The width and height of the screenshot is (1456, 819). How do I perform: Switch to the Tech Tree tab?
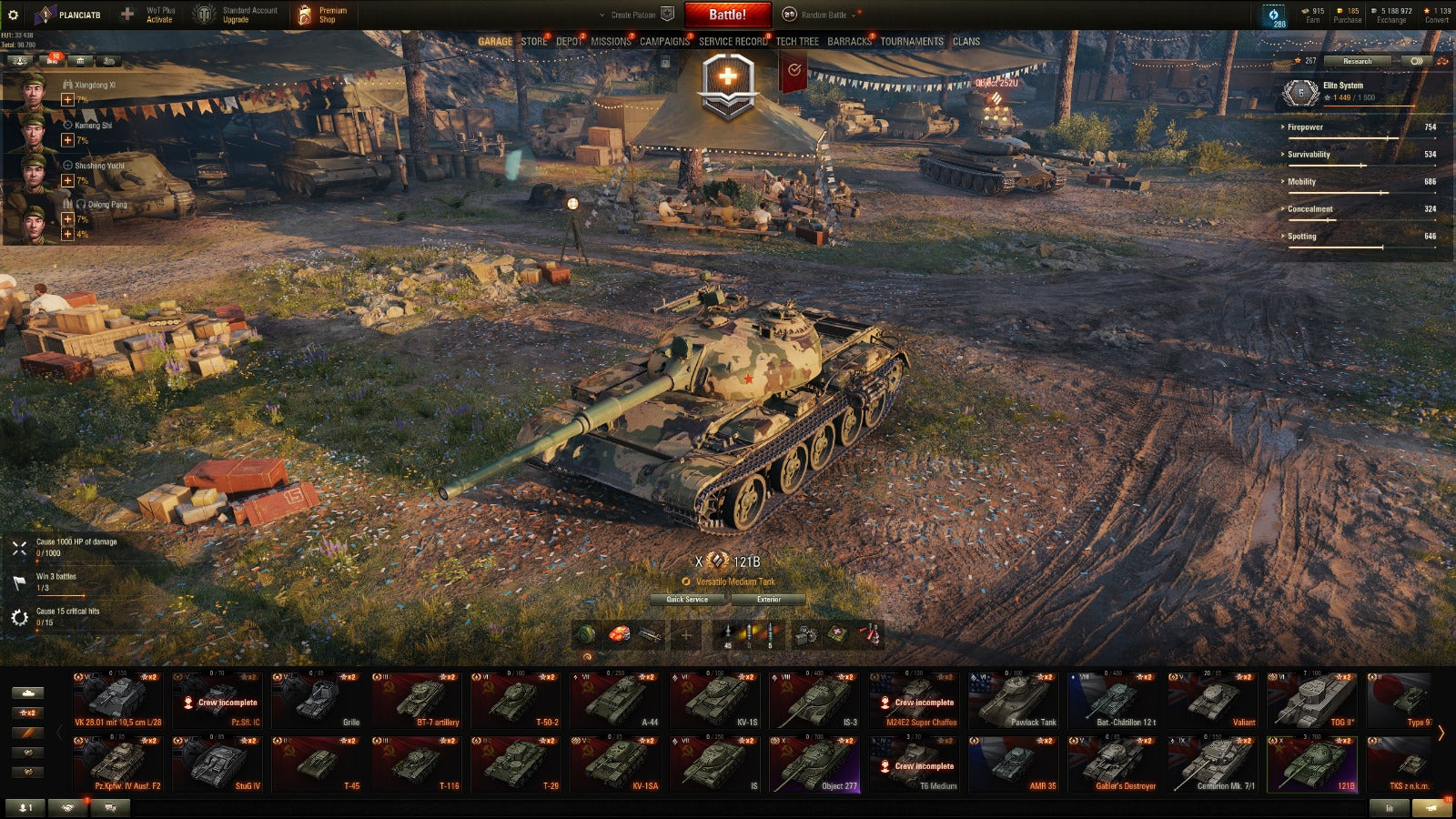[x=797, y=42]
